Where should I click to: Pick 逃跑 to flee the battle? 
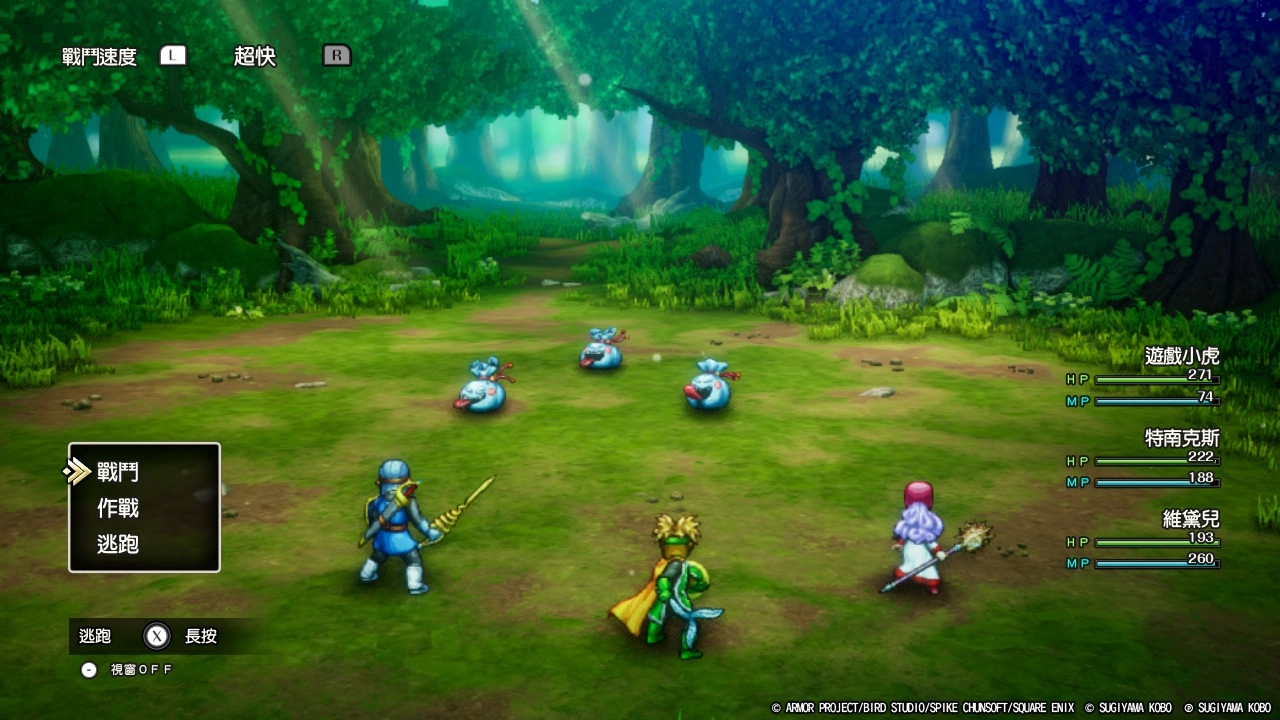(118, 544)
